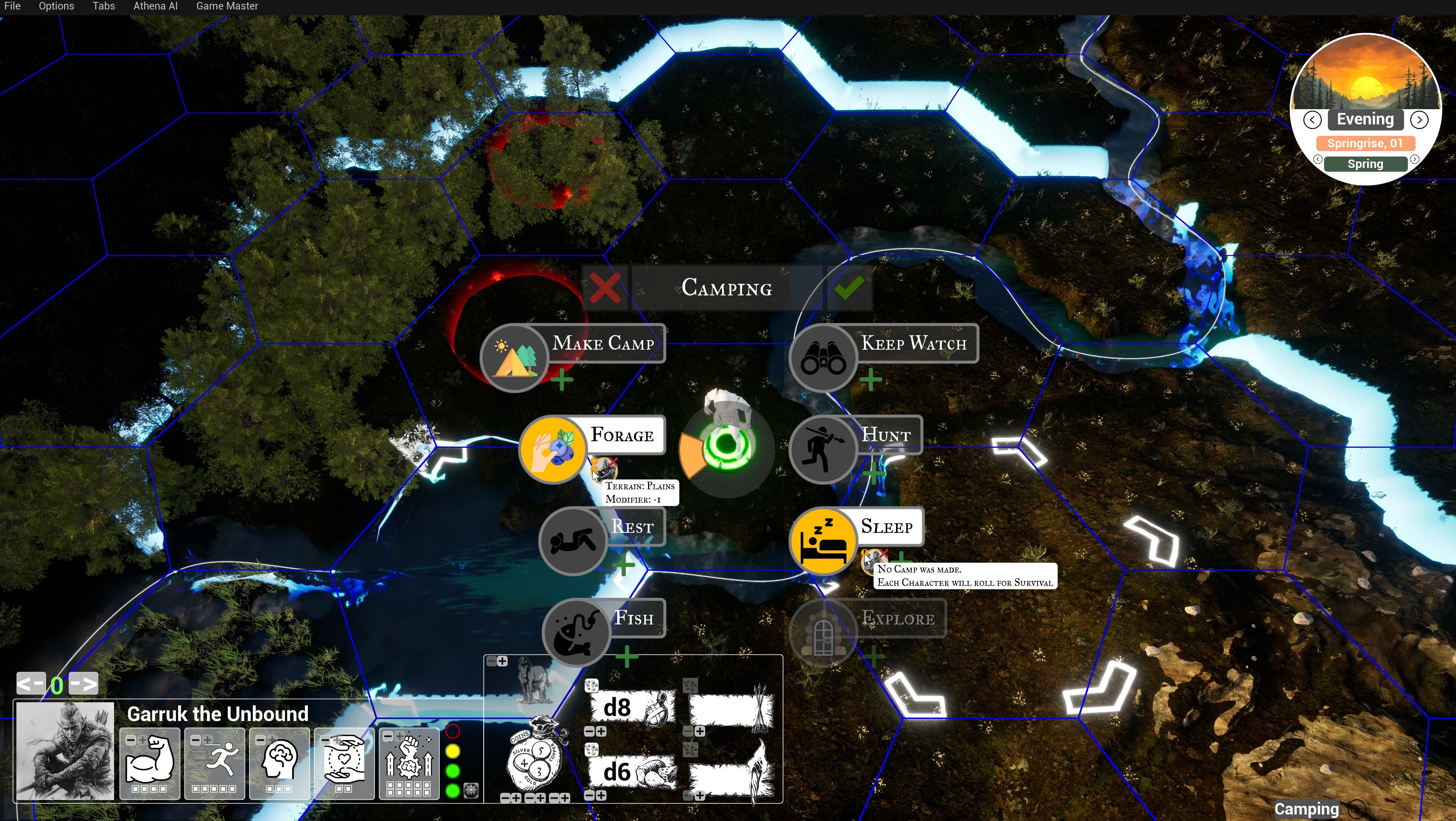
Task: Select the Sleep activity
Action: [x=823, y=541]
